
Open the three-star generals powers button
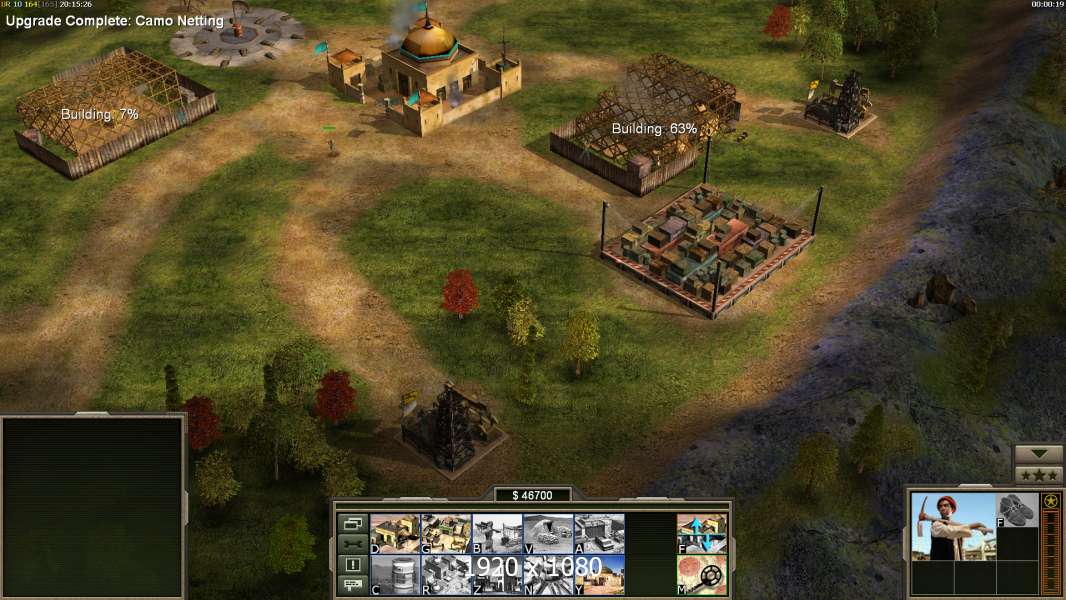(1038, 475)
